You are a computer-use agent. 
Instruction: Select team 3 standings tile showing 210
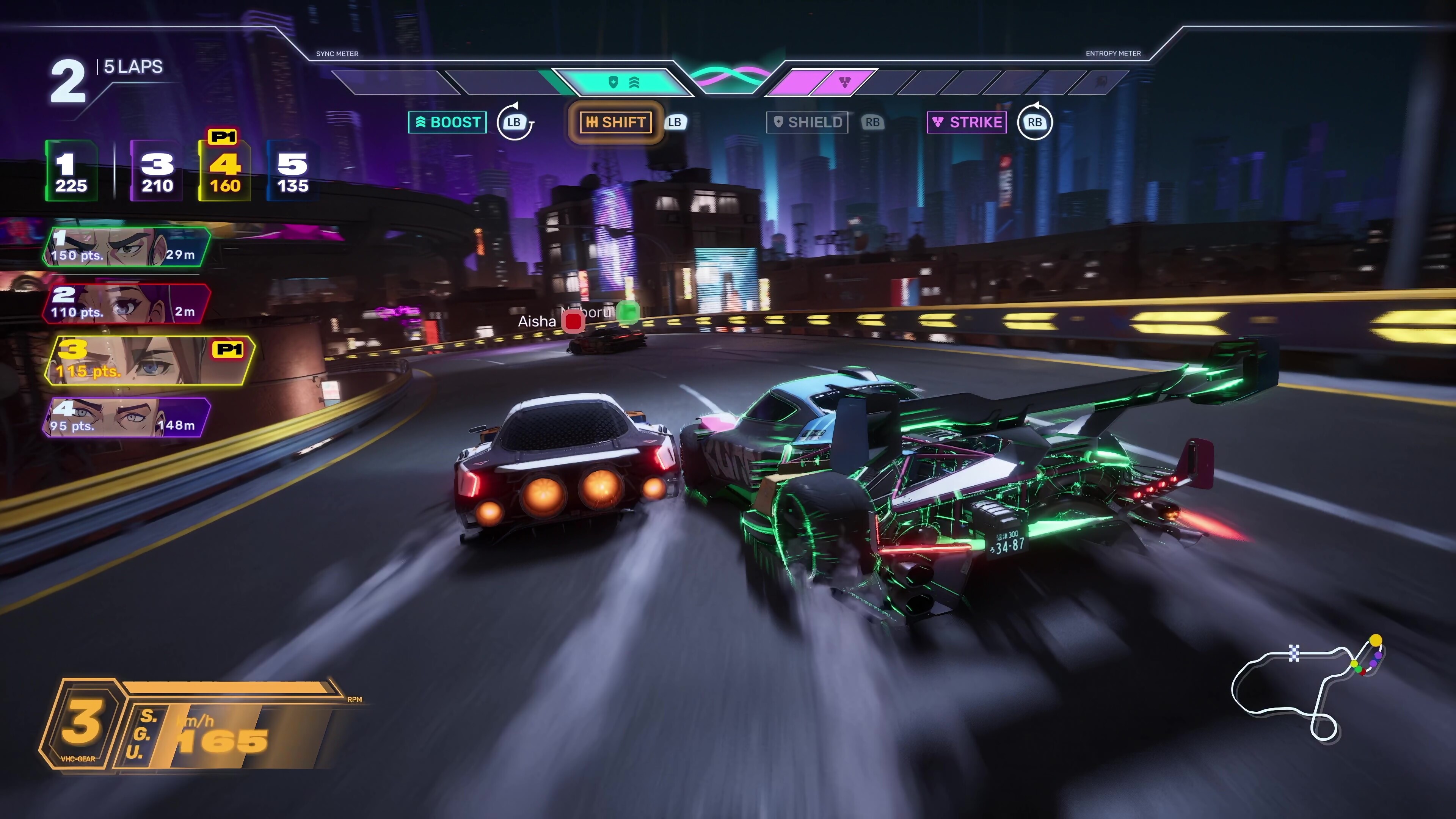tap(157, 171)
